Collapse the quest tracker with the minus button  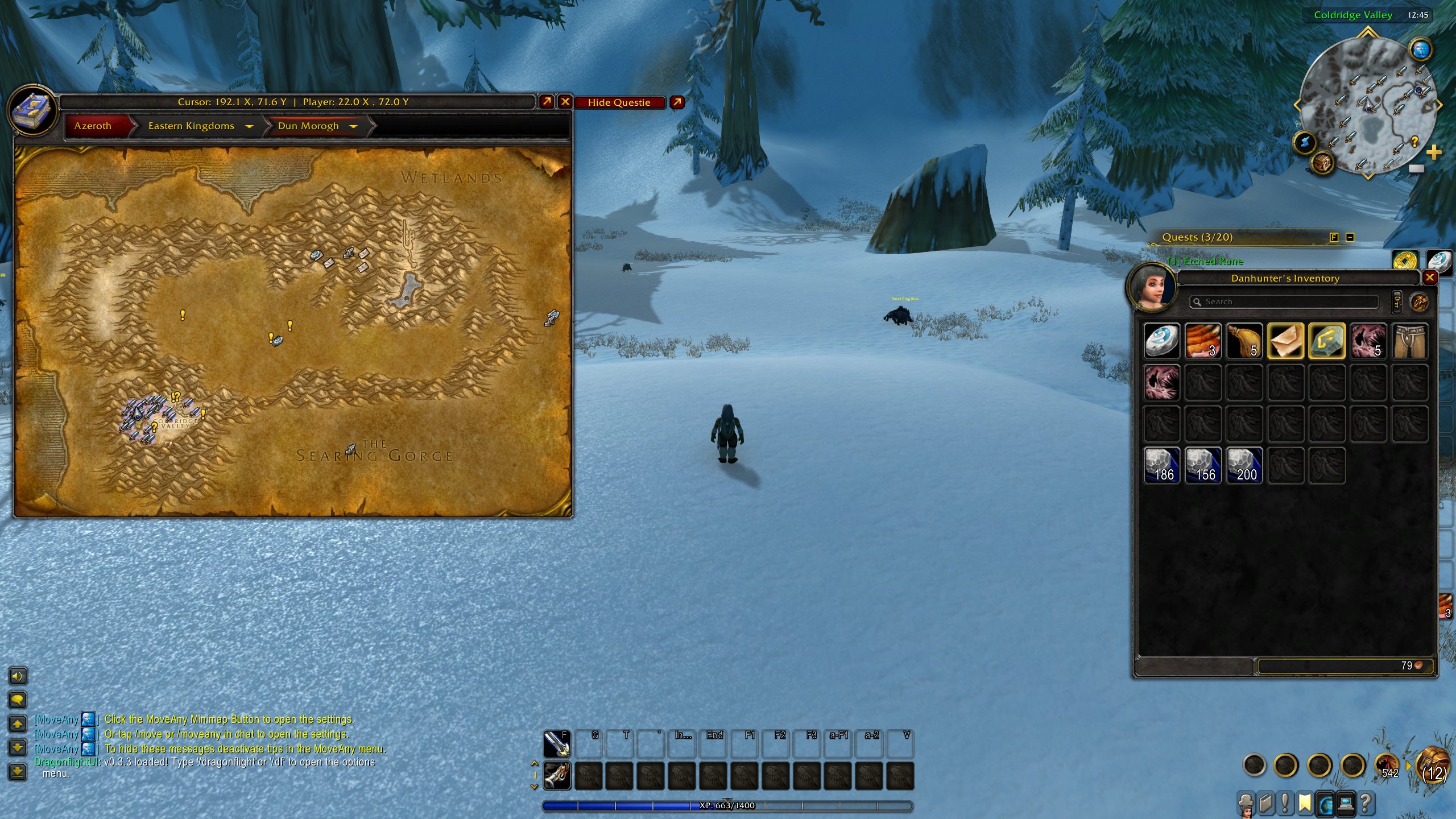coord(1352,237)
